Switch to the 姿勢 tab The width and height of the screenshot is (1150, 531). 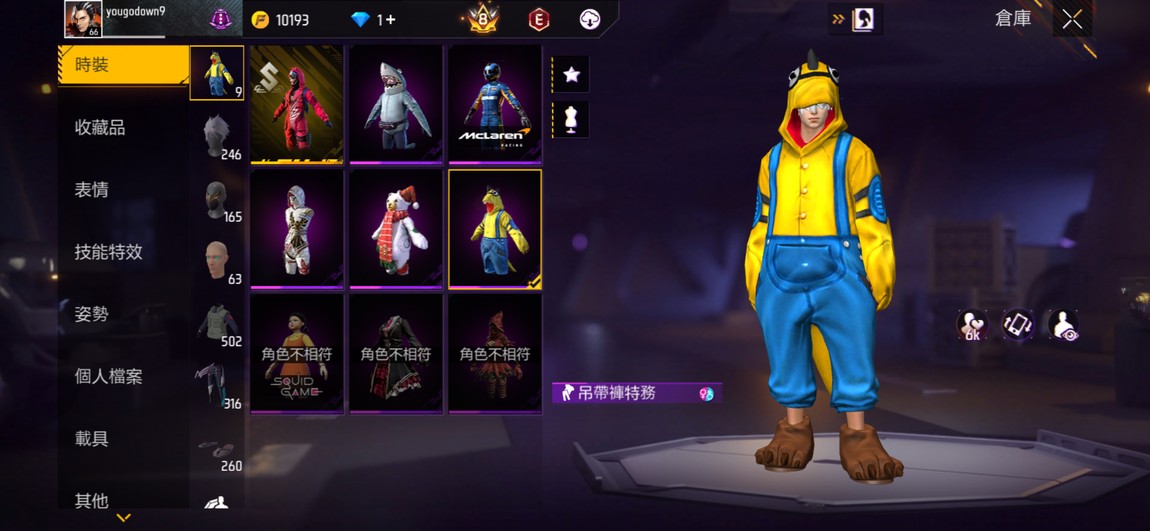coord(92,314)
